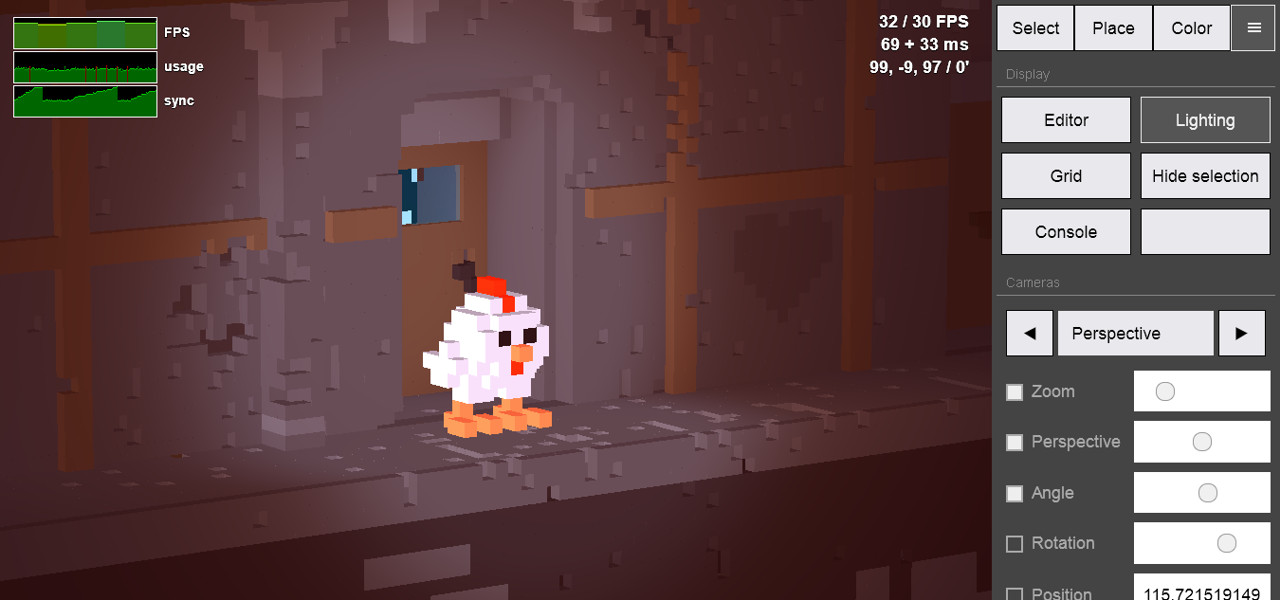Tick the Perspective checkbox
1280x600 pixels.
click(1014, 442)
